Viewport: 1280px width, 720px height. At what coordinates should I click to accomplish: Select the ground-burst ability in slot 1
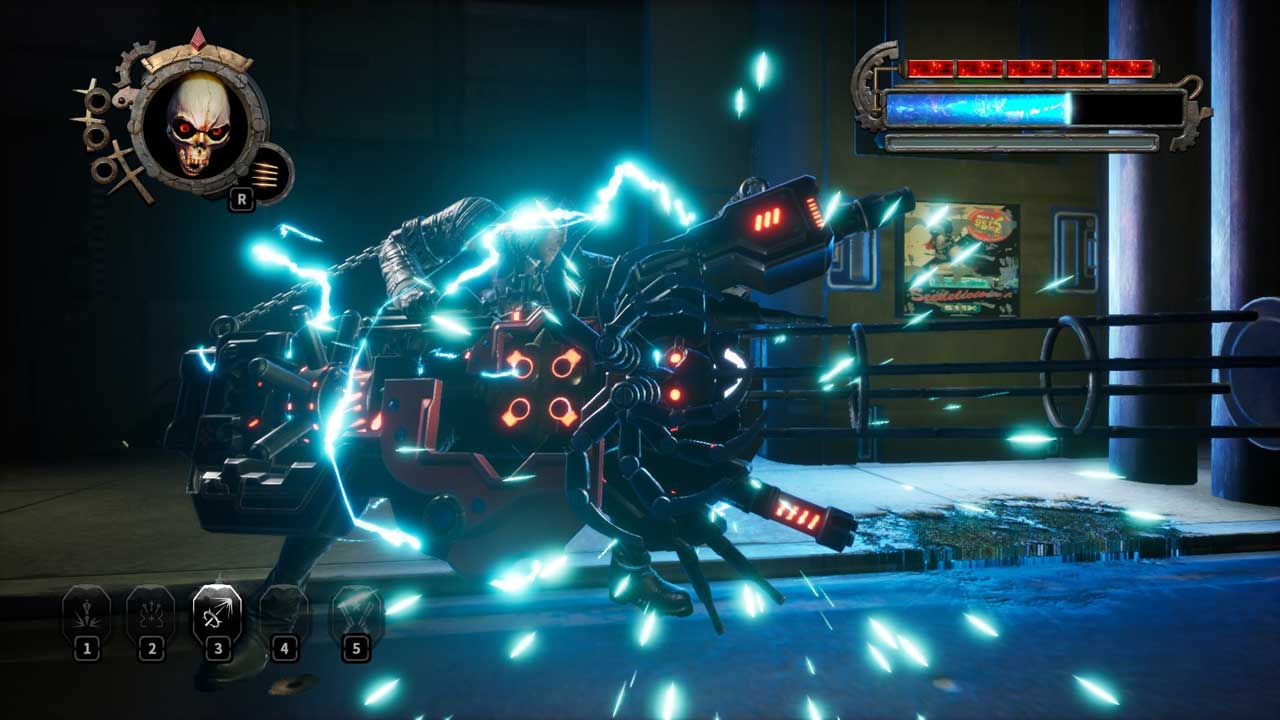pos(87,612)
